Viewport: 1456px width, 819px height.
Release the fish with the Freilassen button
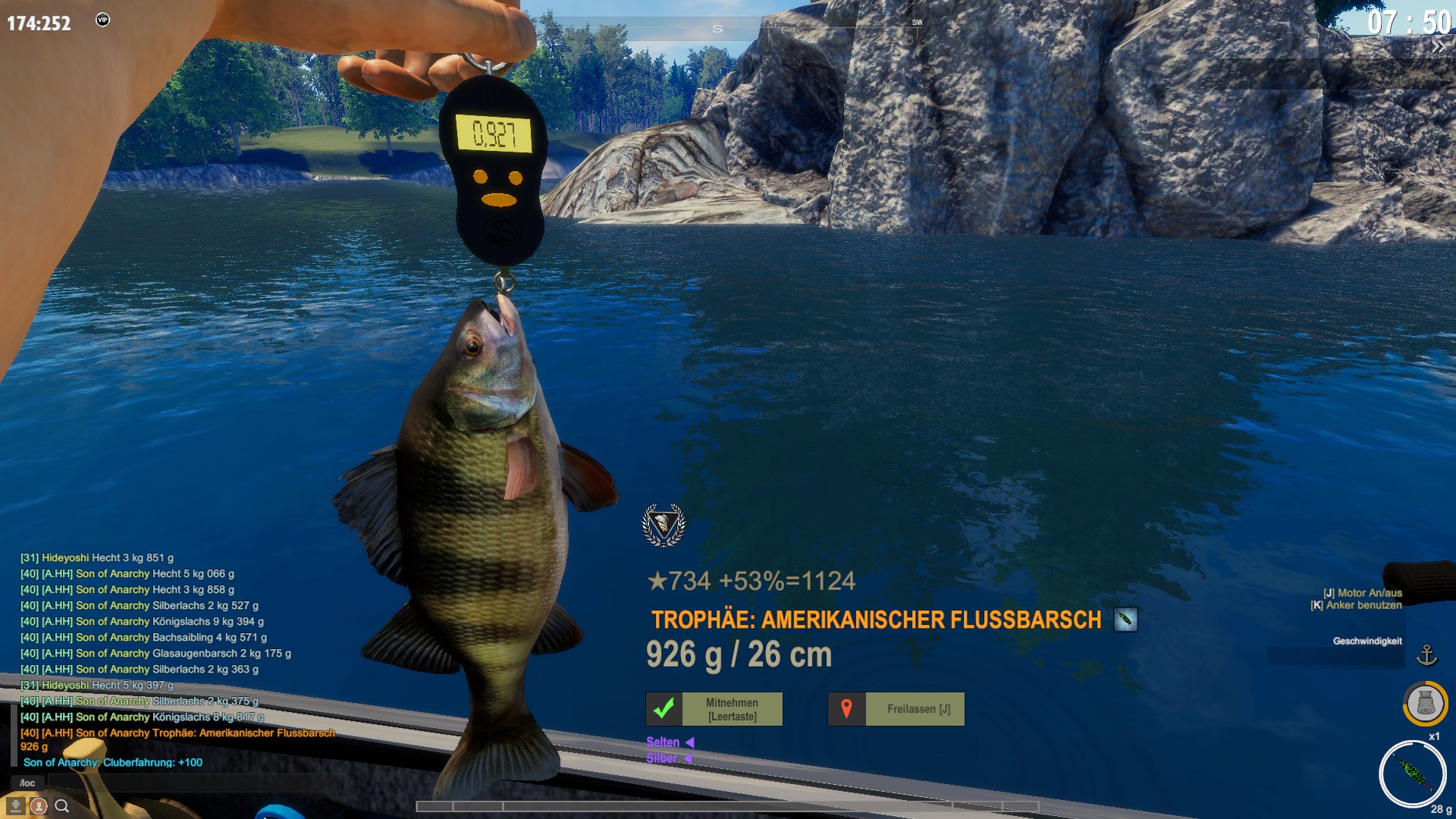(896, 709)
